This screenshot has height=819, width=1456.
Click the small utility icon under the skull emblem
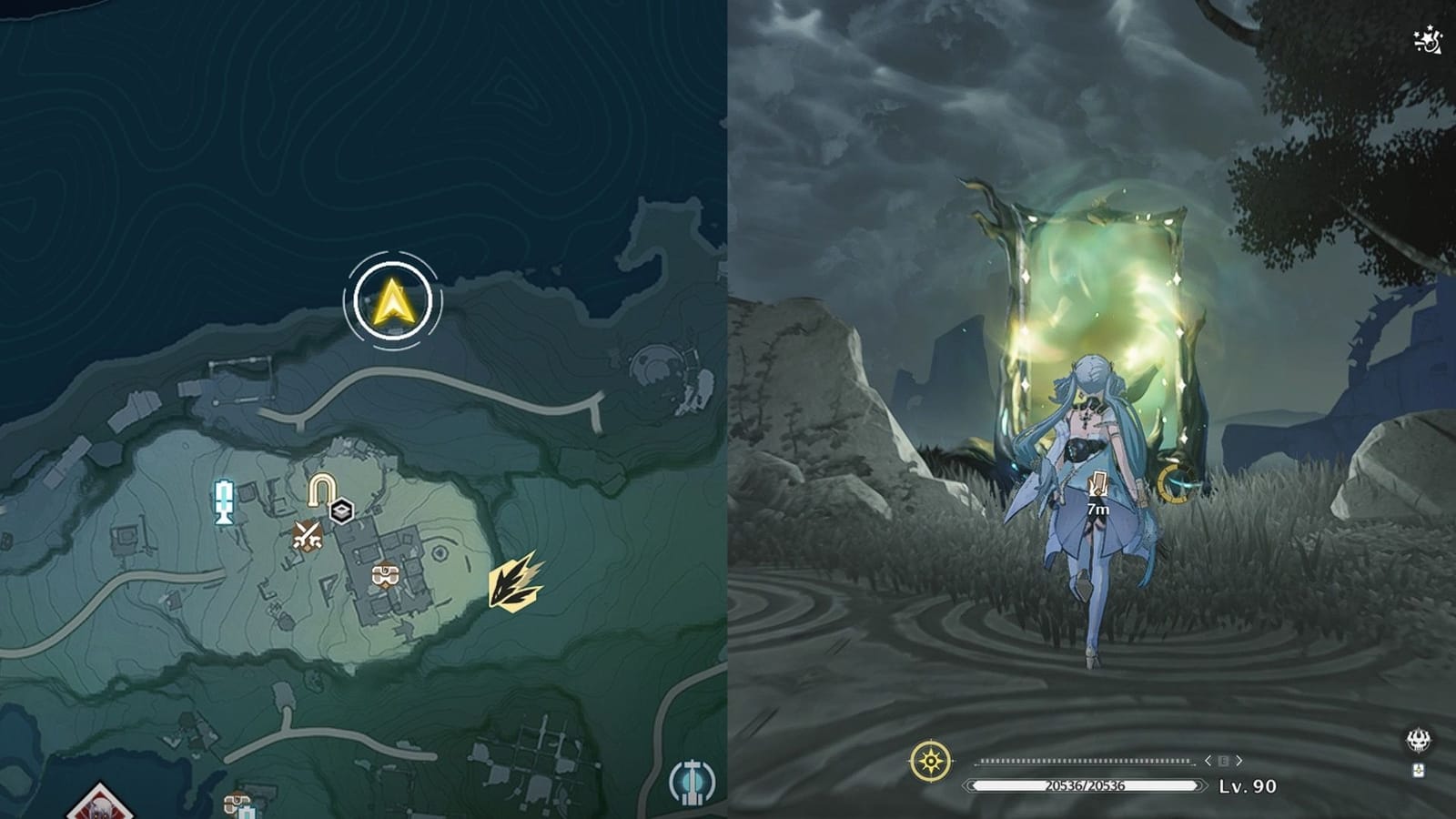click(x=1420, y=772)
